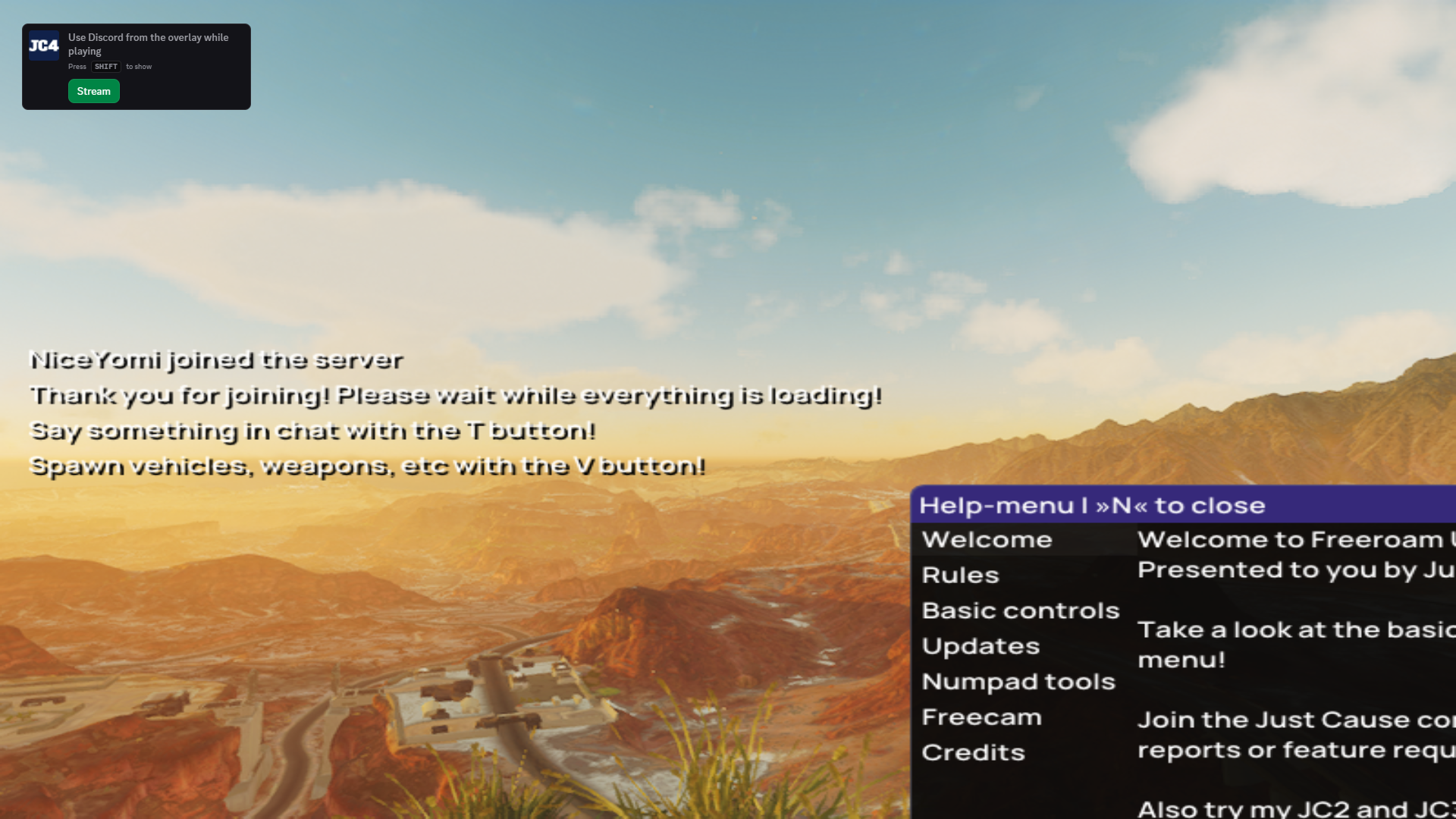Click the JC4 icon in Discord overlay
1456x819 pixels.
(x=44, y=45)
